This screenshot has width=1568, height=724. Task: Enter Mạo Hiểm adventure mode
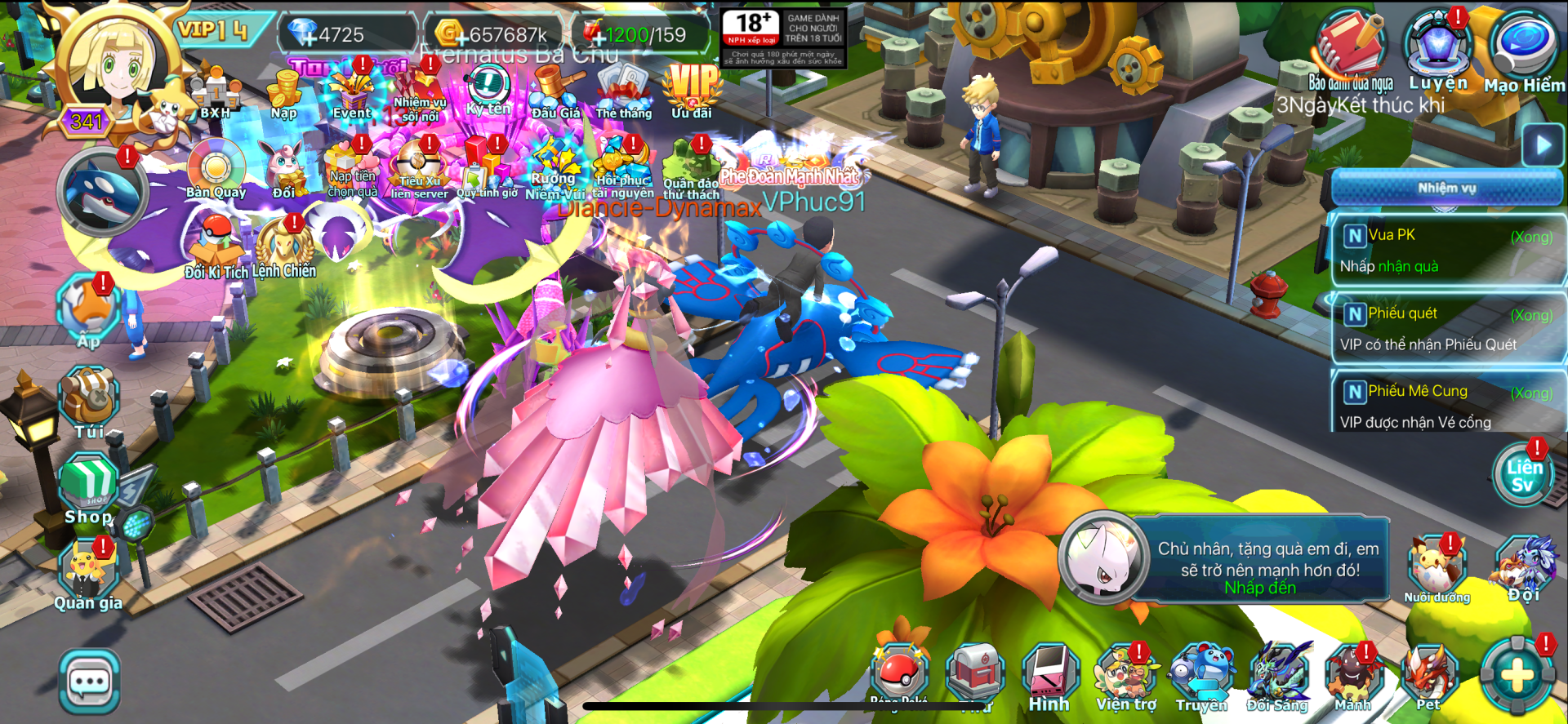[1524, 49]
